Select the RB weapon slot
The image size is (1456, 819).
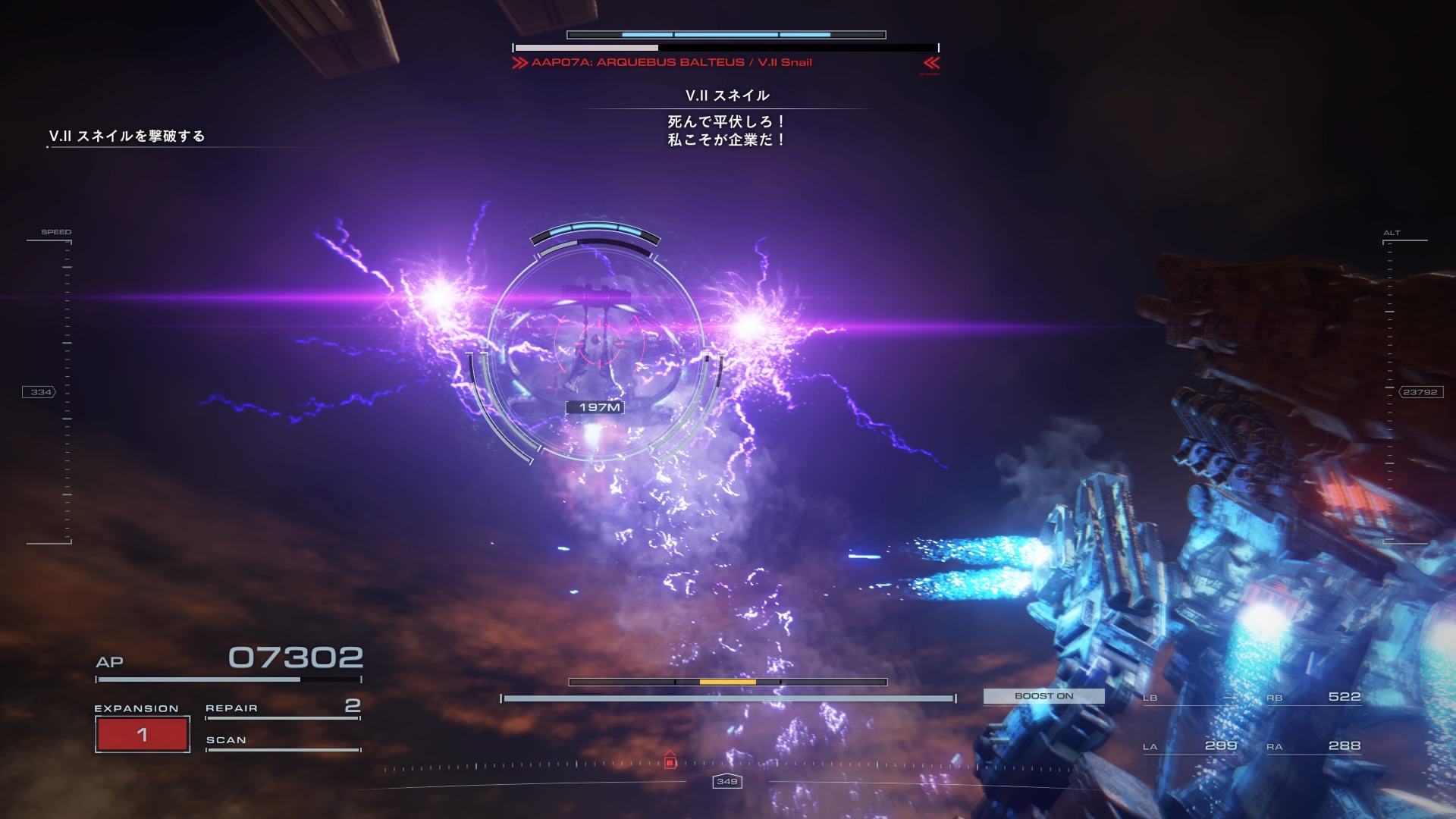pos(1313,698)
